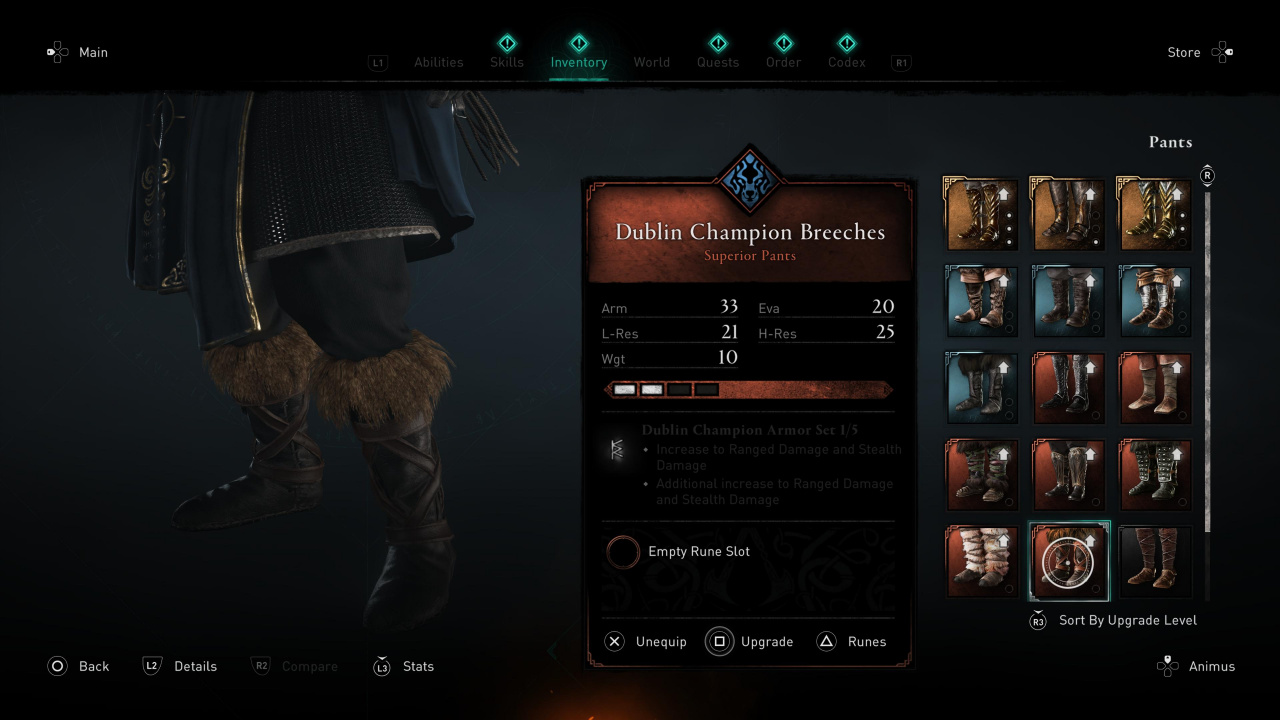Open the Skills tab
1280x720 pixels.
507,62
